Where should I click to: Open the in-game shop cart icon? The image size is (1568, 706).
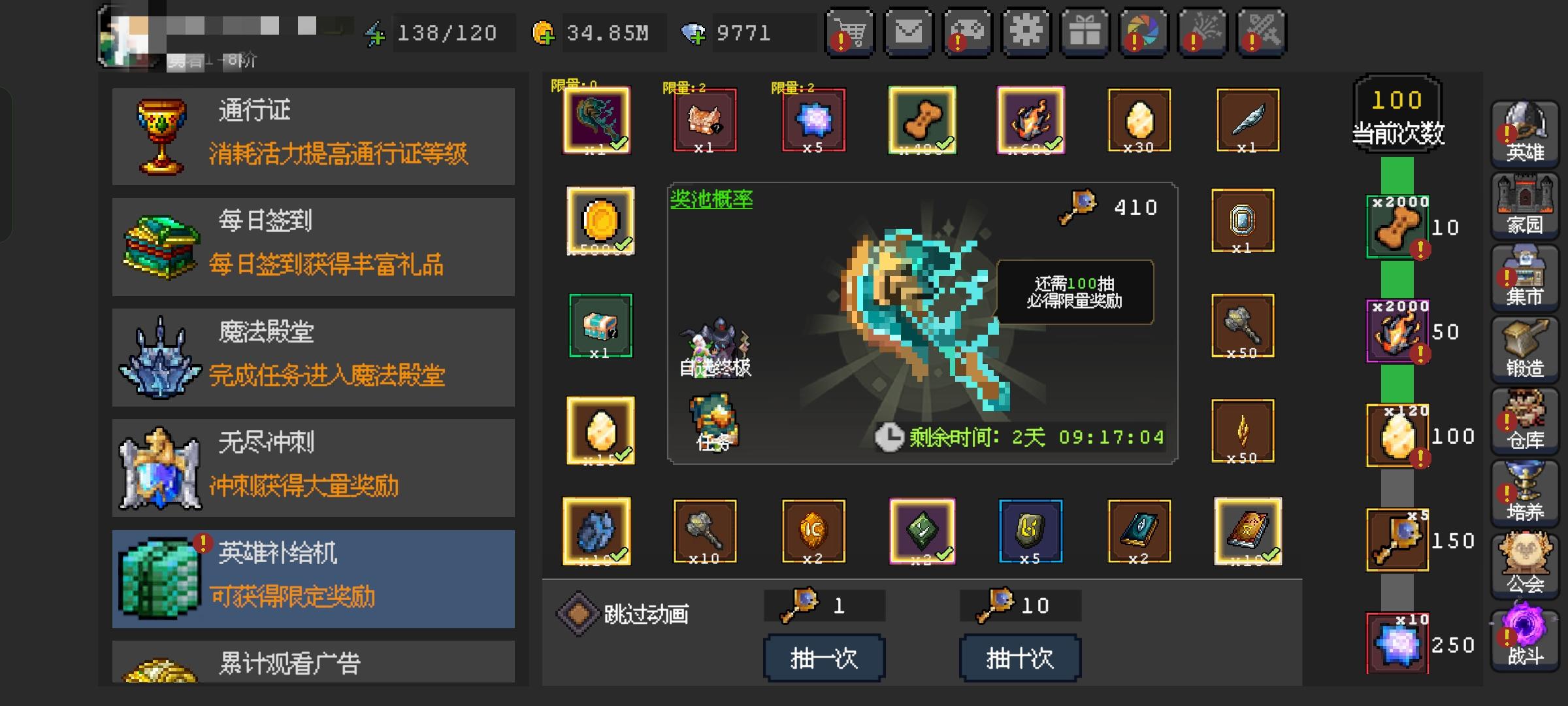[x=850, y=31]
